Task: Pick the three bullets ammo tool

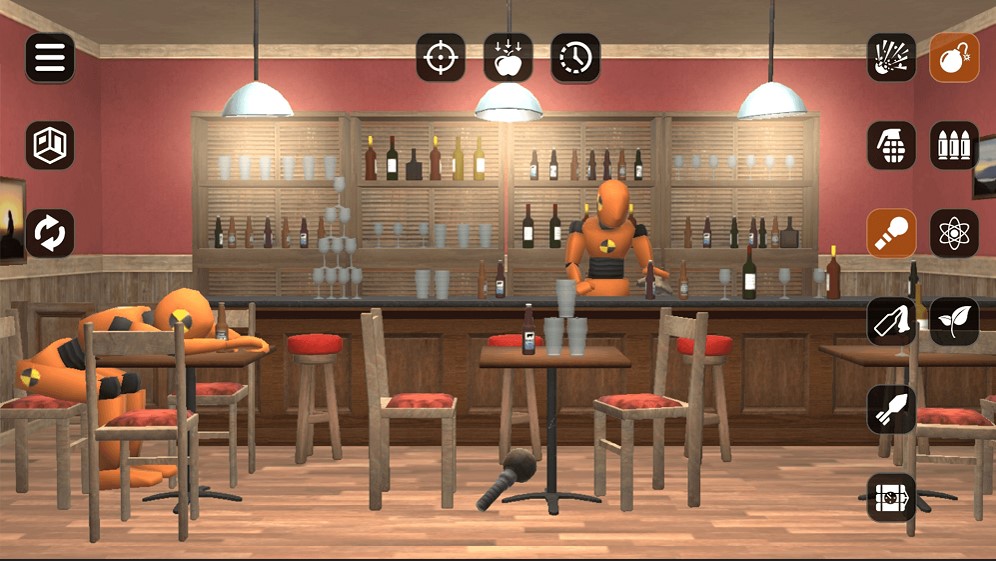Action: (x=954, y=146)
